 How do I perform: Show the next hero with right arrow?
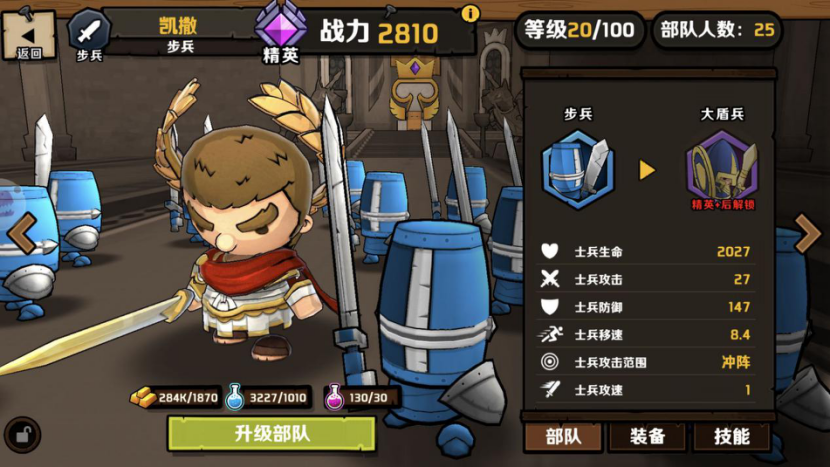807,234
